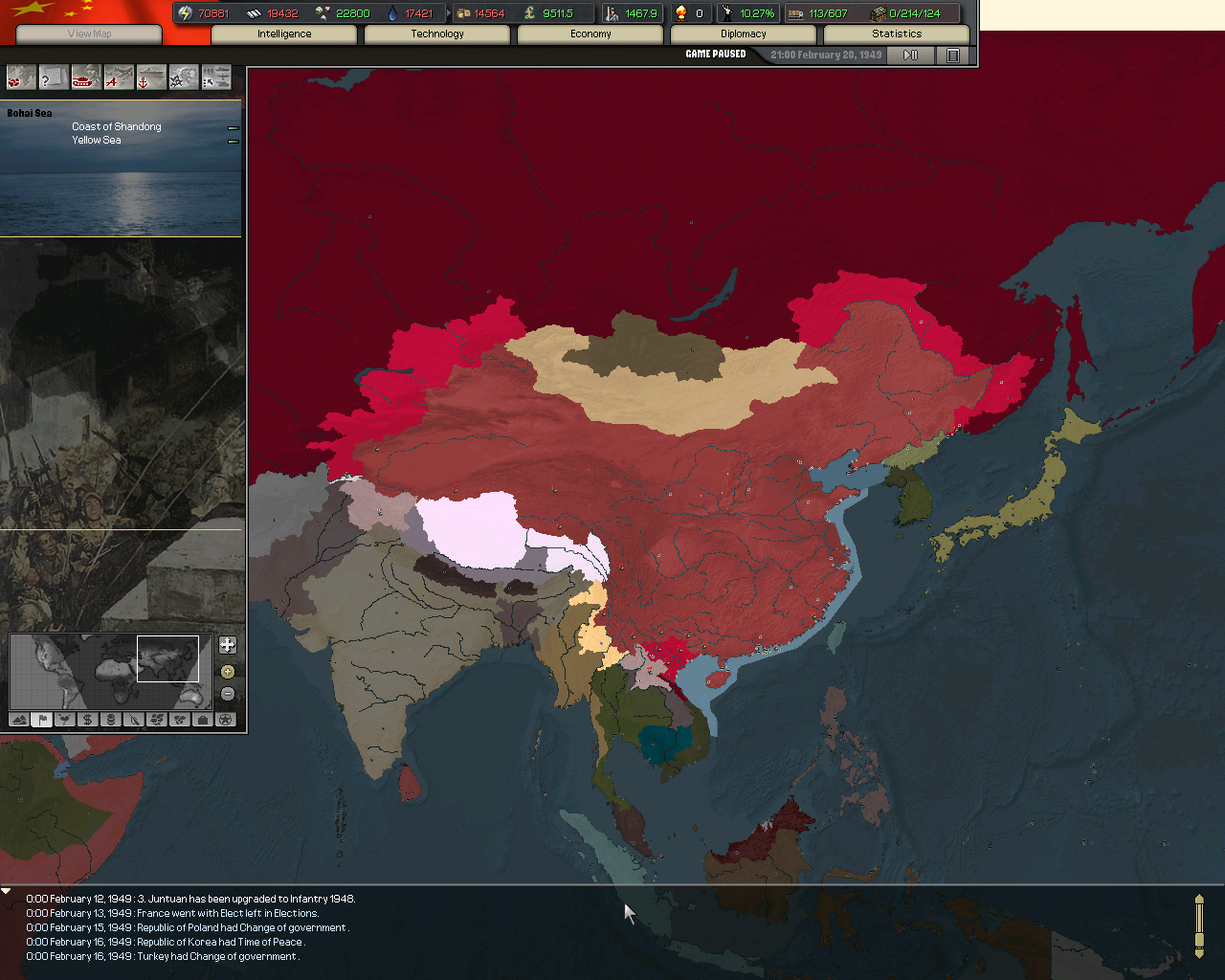Click the question mark message history icon

[53, 77]
